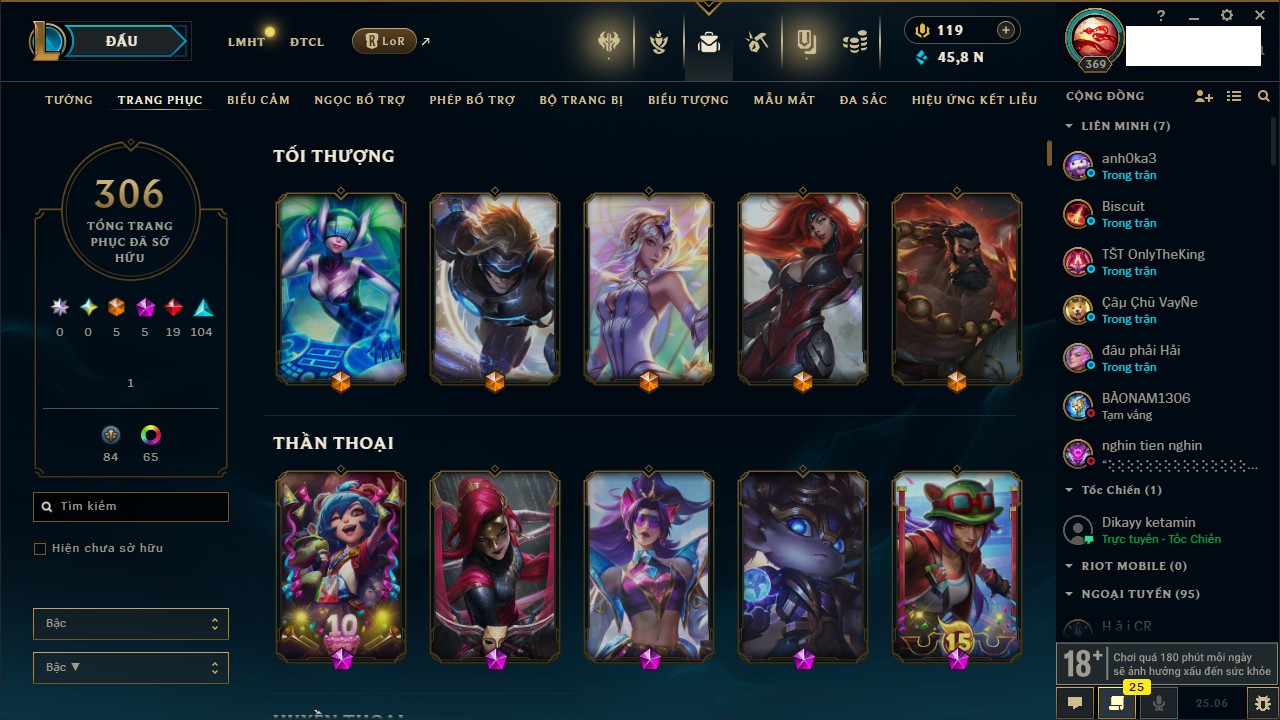
Task: Toggle the Hiện chưa sở hữu checkbox
Action: (40, 549)
